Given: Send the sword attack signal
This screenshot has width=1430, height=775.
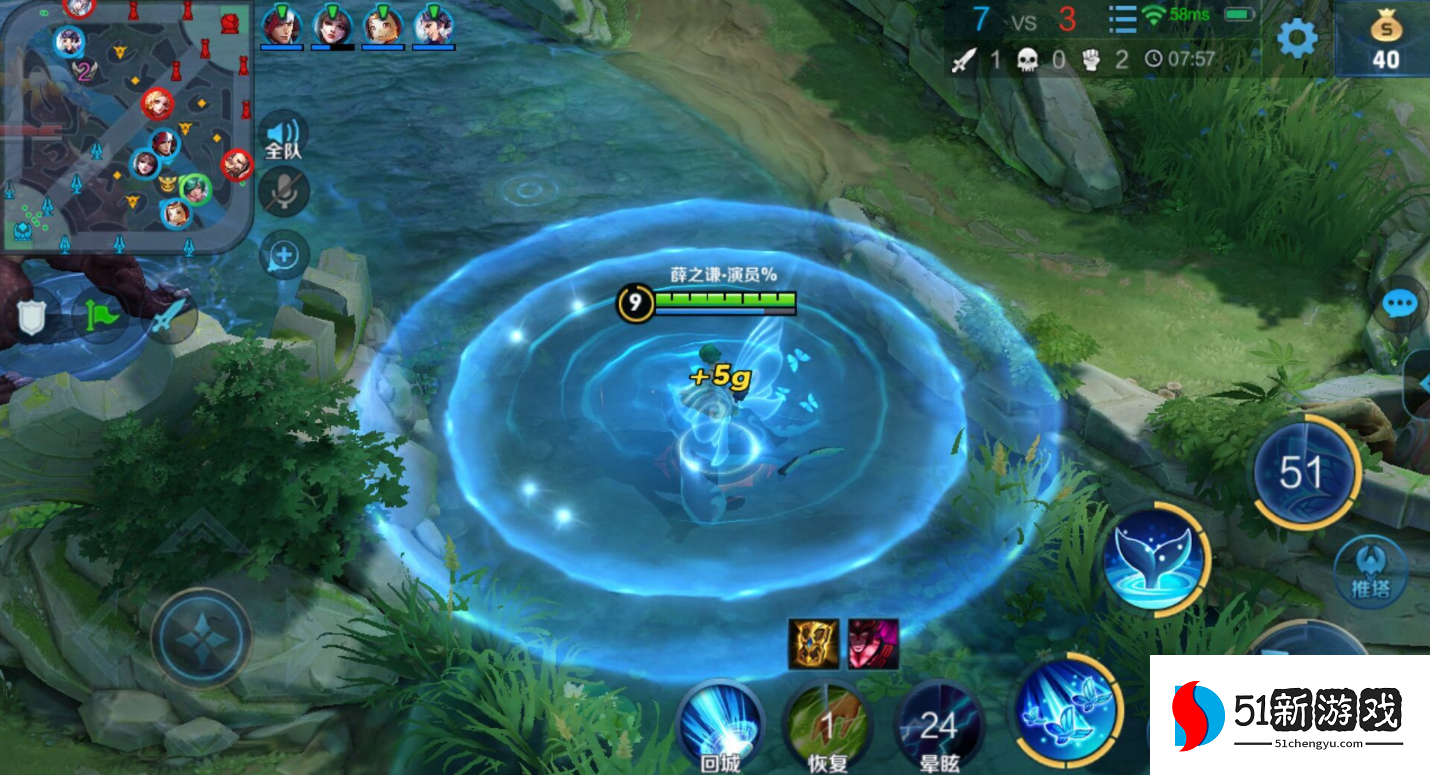Looking at the screenshot, I should tap(170, 317).
